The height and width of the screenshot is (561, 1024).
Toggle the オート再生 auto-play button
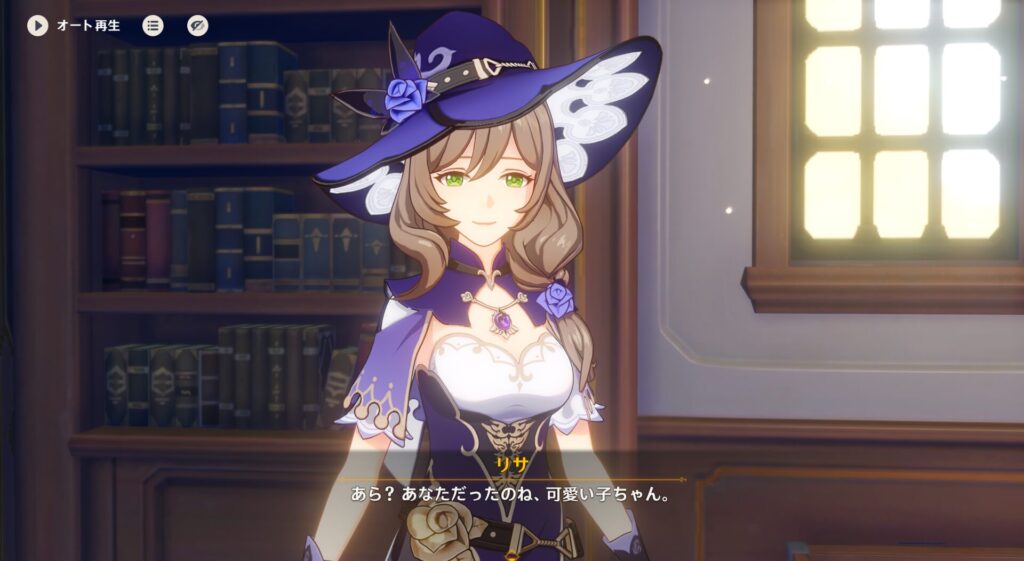point(38,25)
